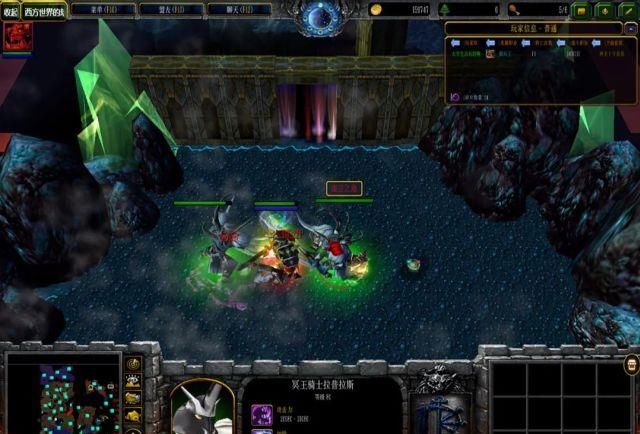The height and width of the screenshot is (434, 640).
Task: Click the 西方世界的劫 quest button
Action: [46, 9]
